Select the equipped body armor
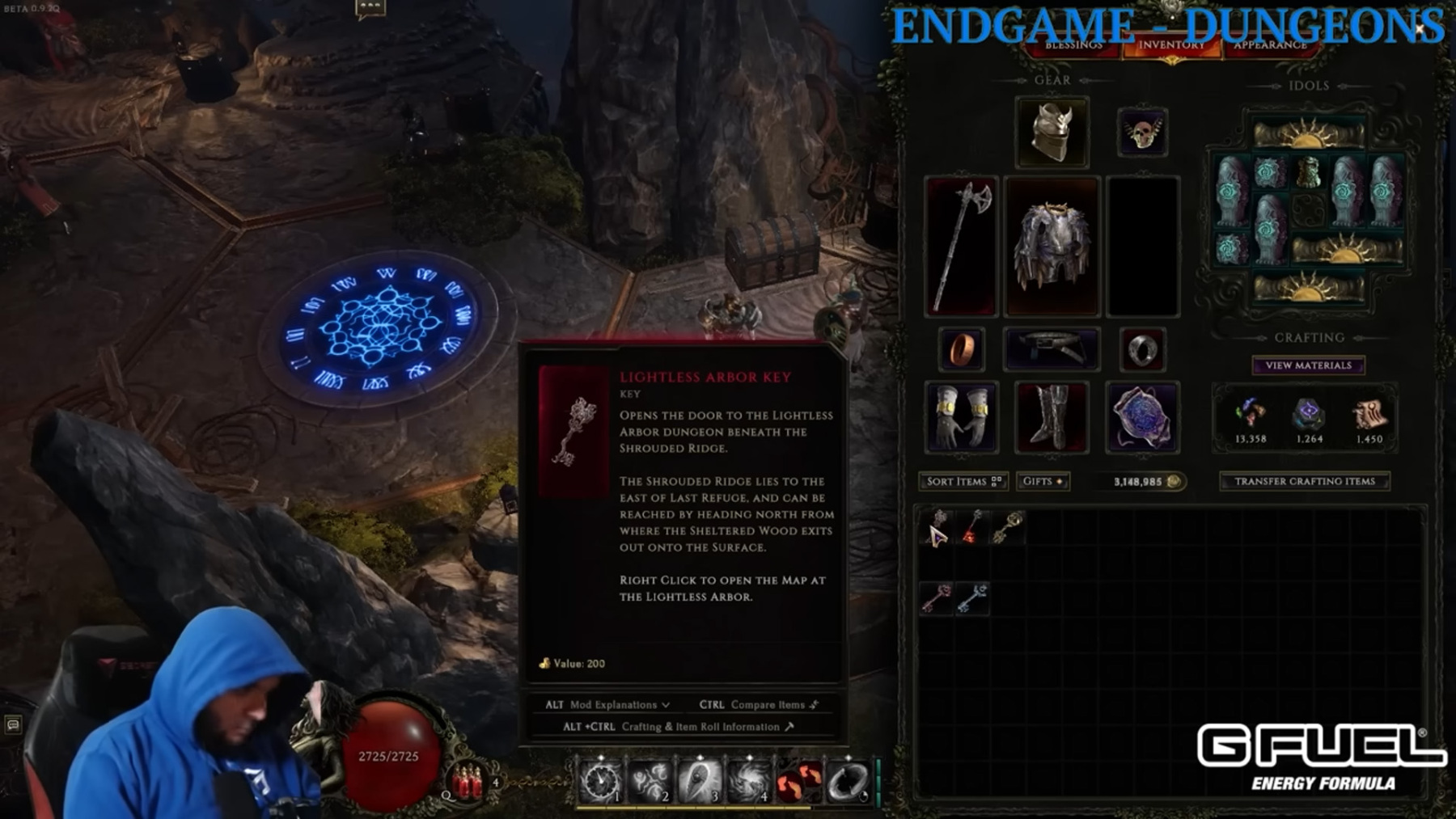The image size is (1456, 819). click(1052, 245)
